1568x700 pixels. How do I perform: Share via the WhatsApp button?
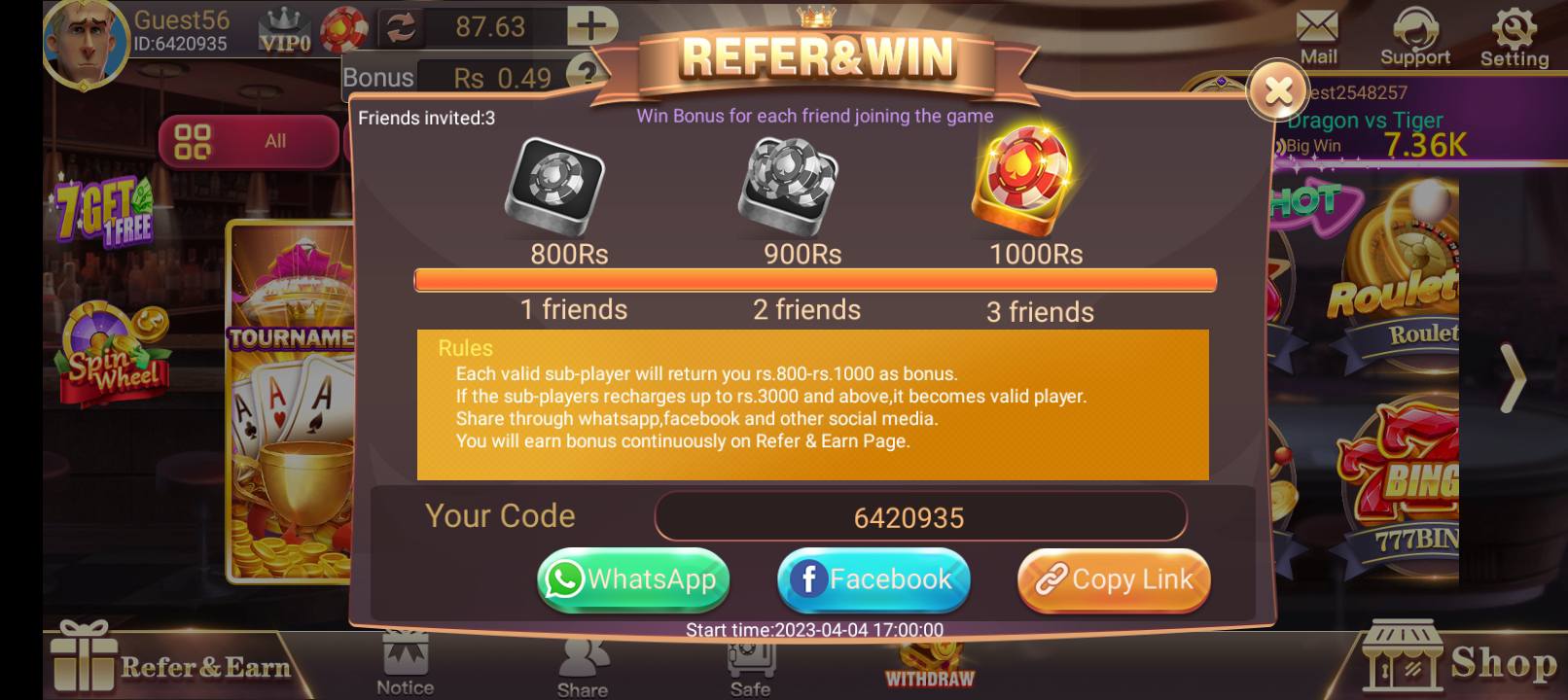[x=632, y=579]
